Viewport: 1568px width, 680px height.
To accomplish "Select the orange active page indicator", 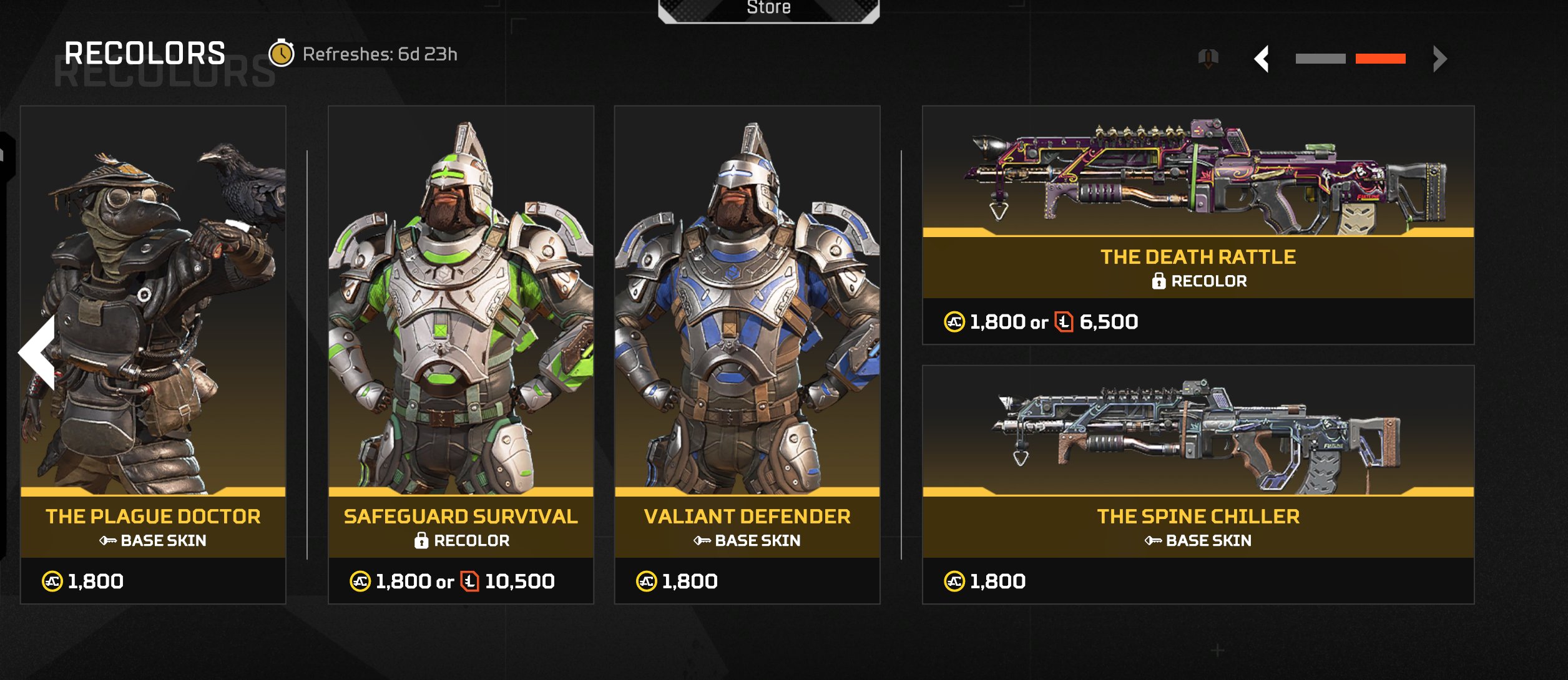I will 1380,59.
